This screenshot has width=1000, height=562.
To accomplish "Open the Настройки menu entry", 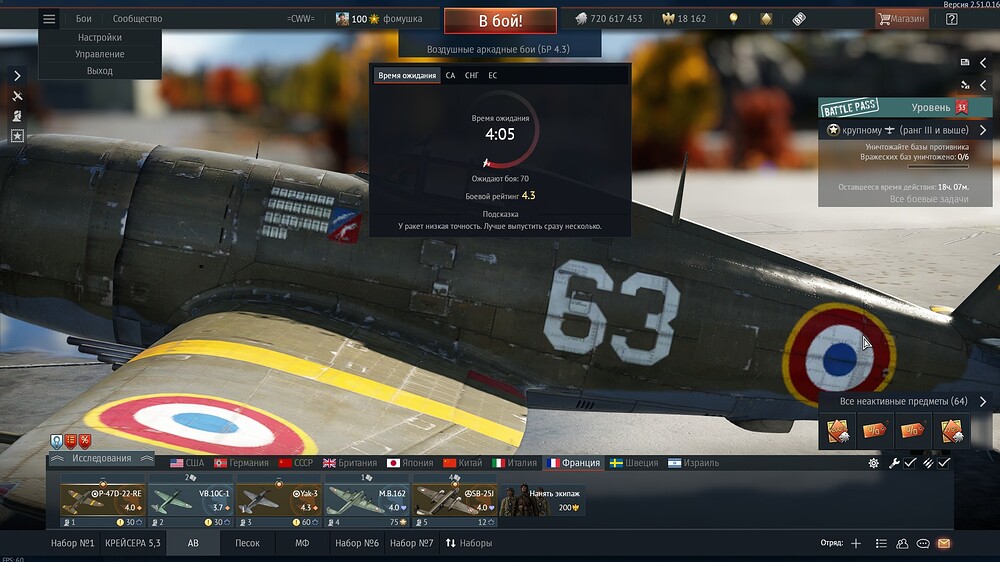I will tap(100, 37).
